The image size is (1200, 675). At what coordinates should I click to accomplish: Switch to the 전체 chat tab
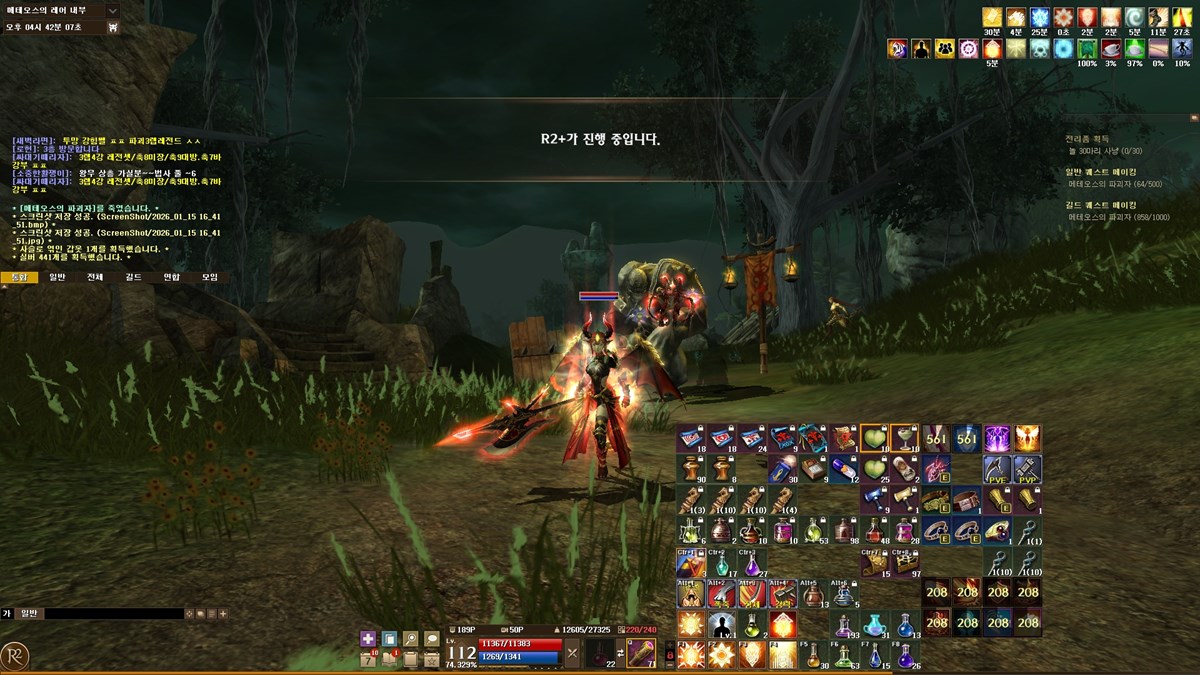pyautogui.click(x=95, y=277)
